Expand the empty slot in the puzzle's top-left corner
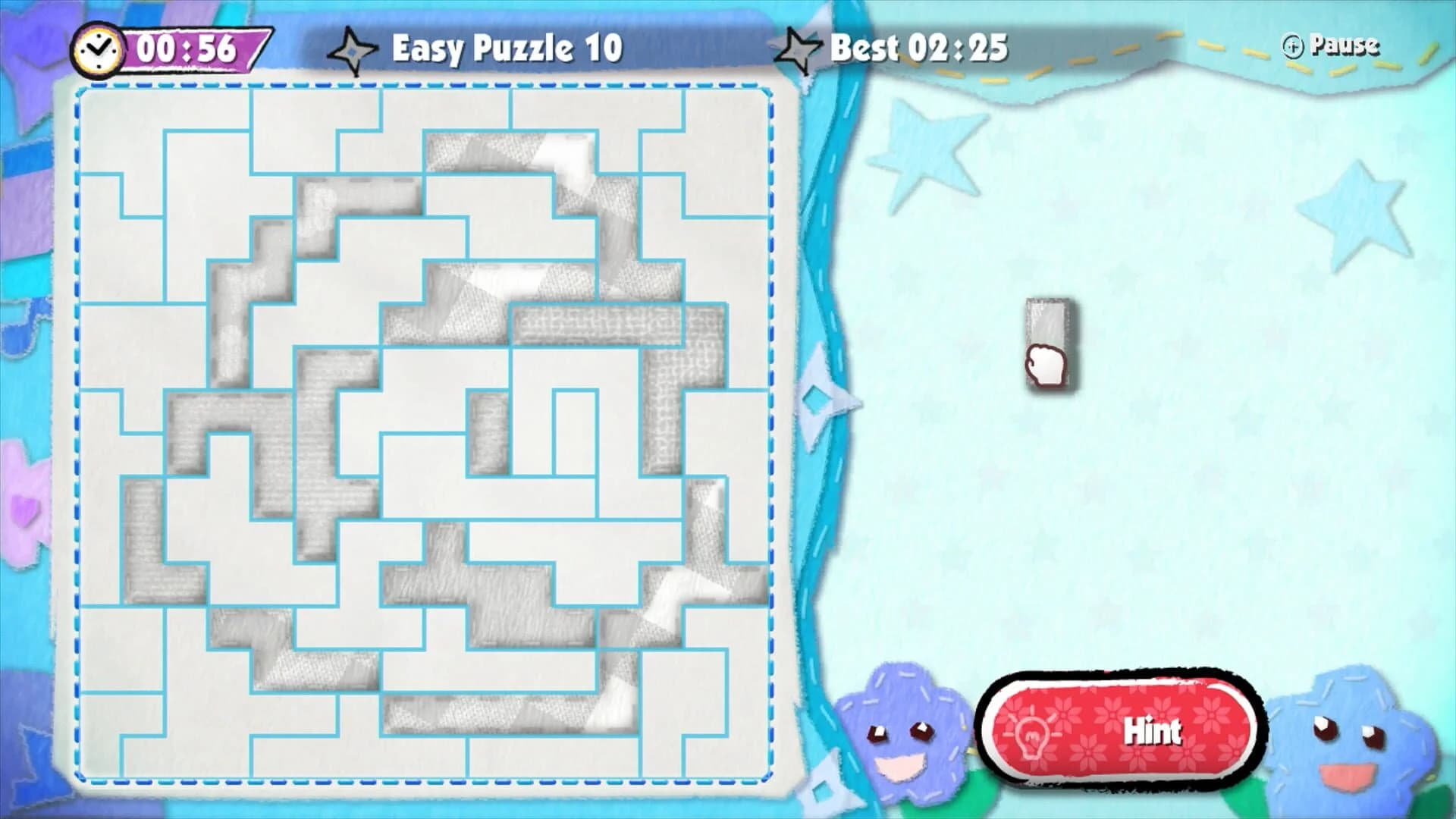 click(121, 129)
